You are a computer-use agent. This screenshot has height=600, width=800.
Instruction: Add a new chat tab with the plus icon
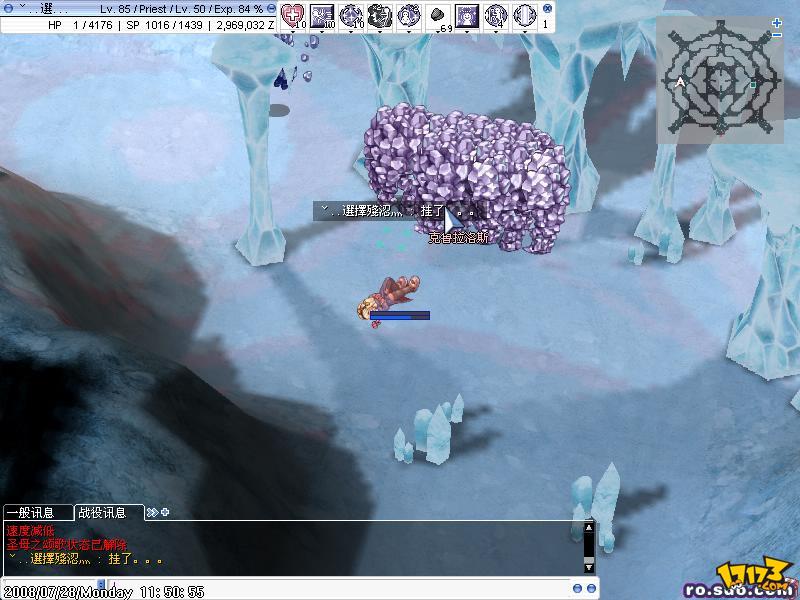[x=165, y=513]
